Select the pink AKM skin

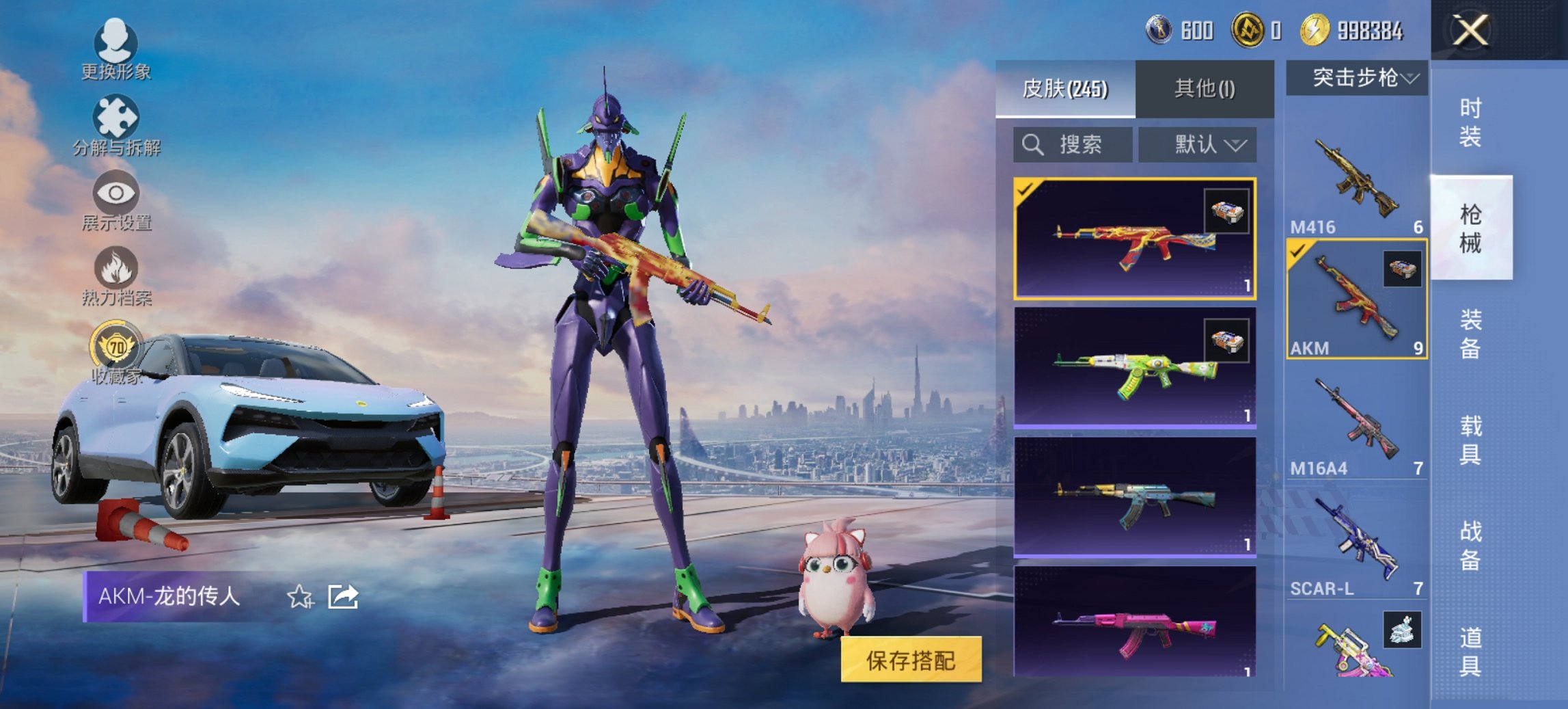[1134, 624]
